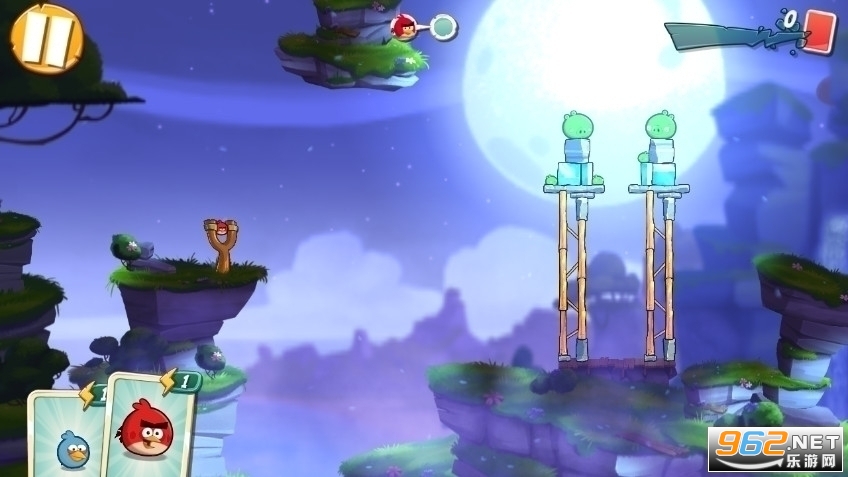Viewport: 848px width, 477px height.
Task: Pause the game with the round button
Action: coord(47,38)
